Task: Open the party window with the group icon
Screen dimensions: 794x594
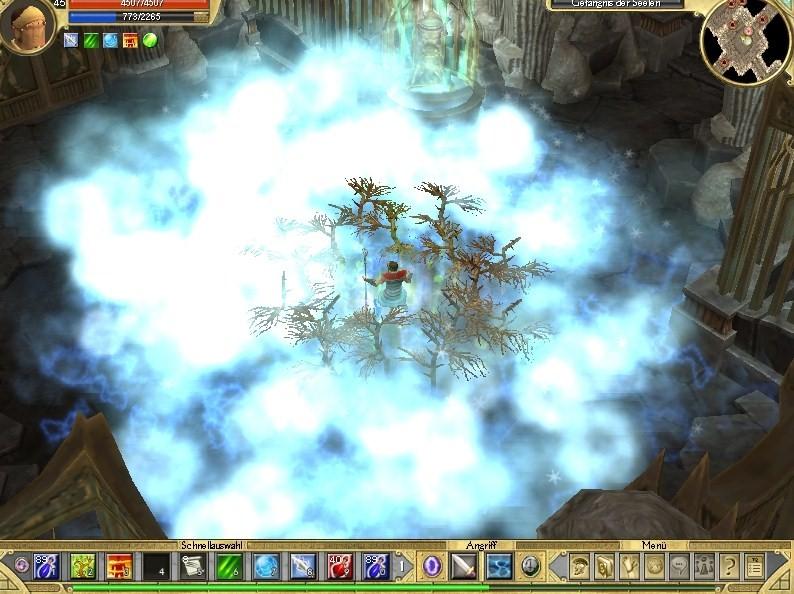Action: point(705,567)
